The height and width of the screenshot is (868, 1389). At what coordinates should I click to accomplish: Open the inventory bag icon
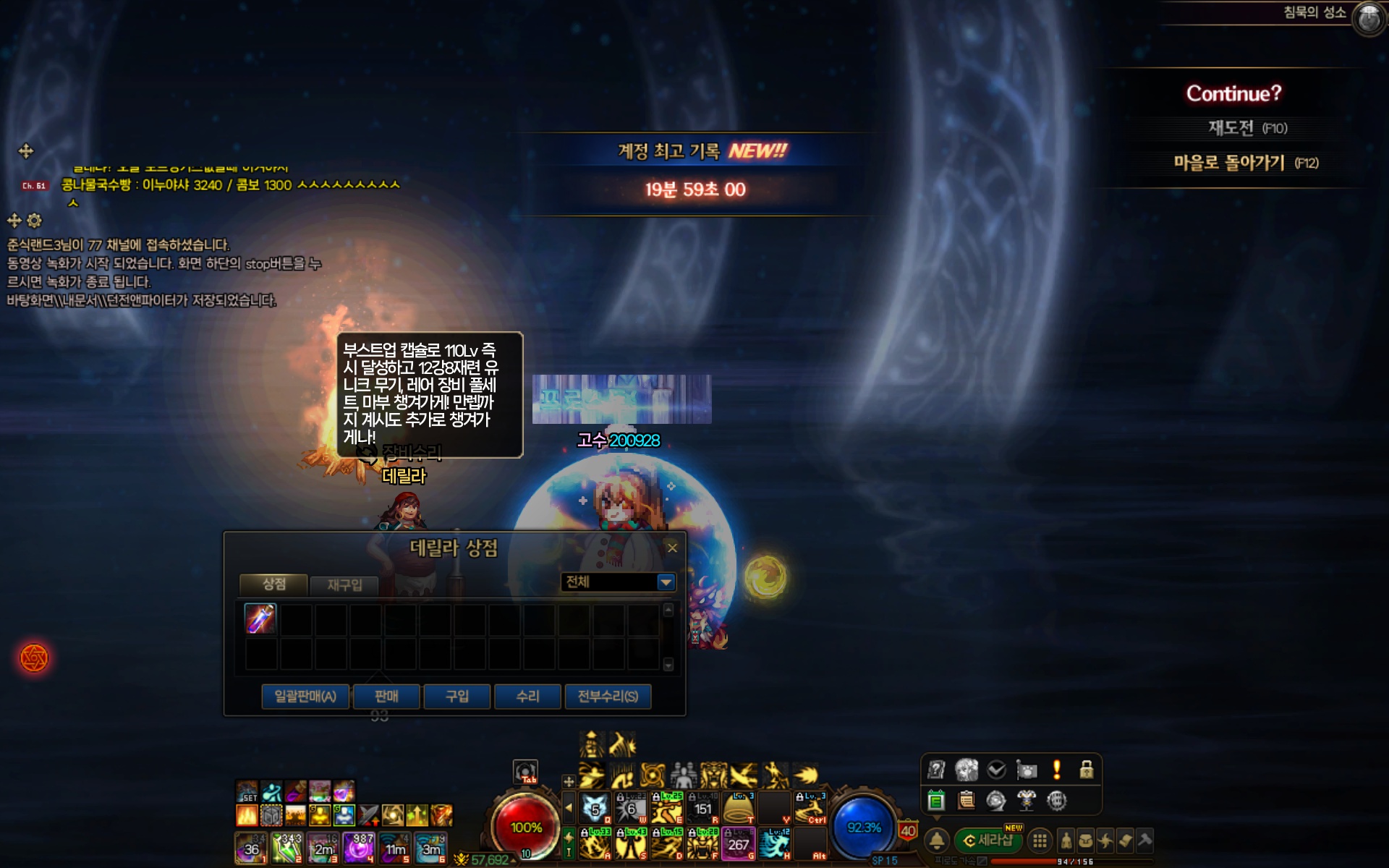click(x=1085, y=841)
